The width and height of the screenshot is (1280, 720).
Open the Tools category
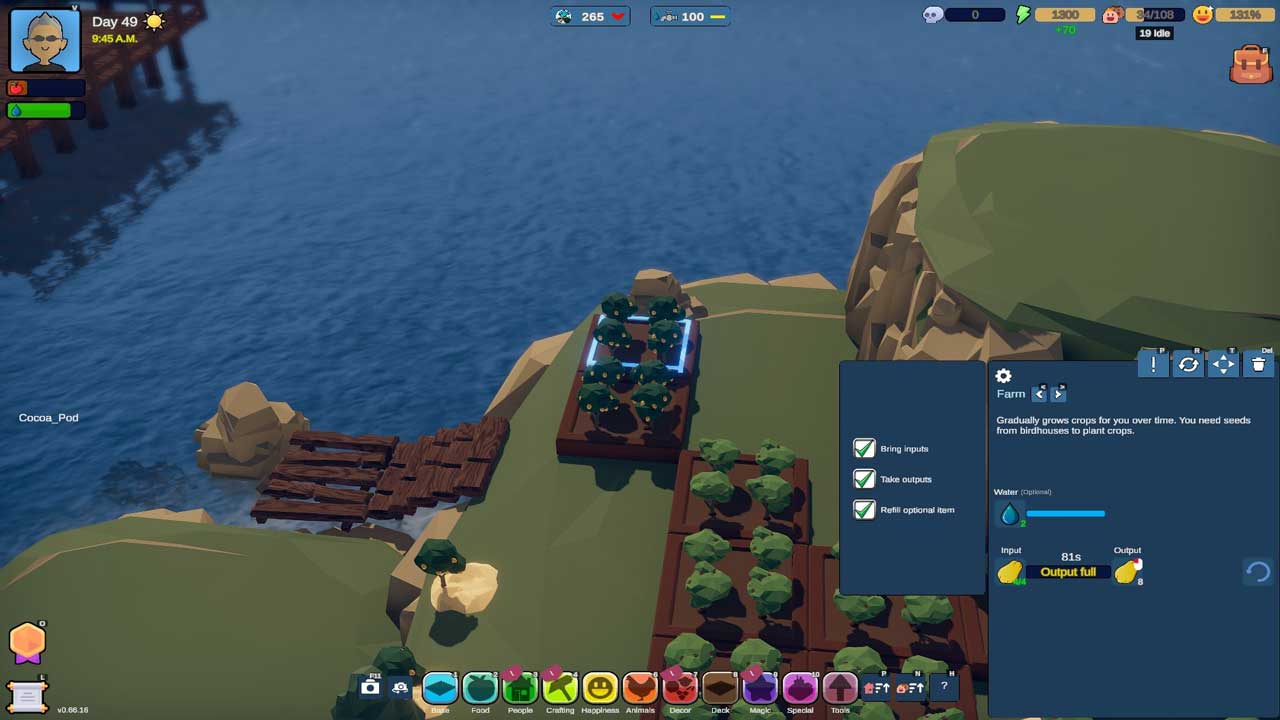(840, 688)
